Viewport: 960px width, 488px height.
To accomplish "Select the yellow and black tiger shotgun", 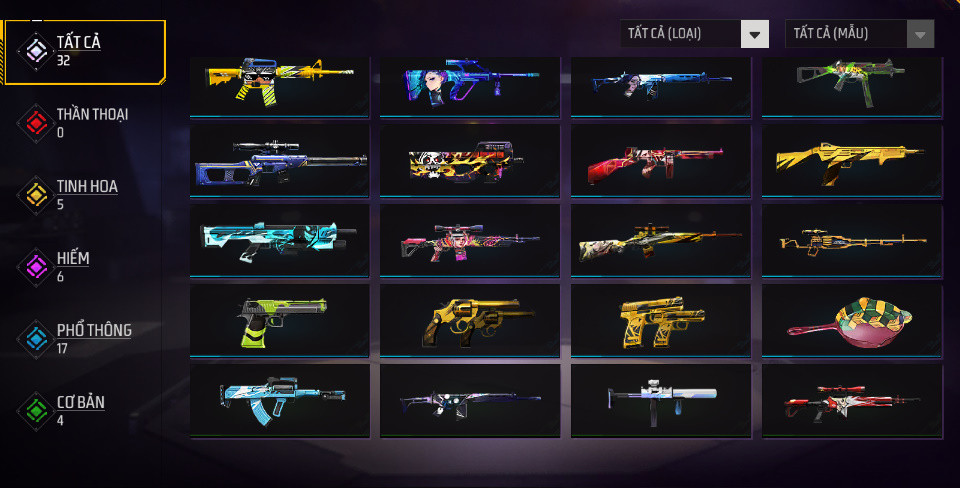I will point(470,160).
